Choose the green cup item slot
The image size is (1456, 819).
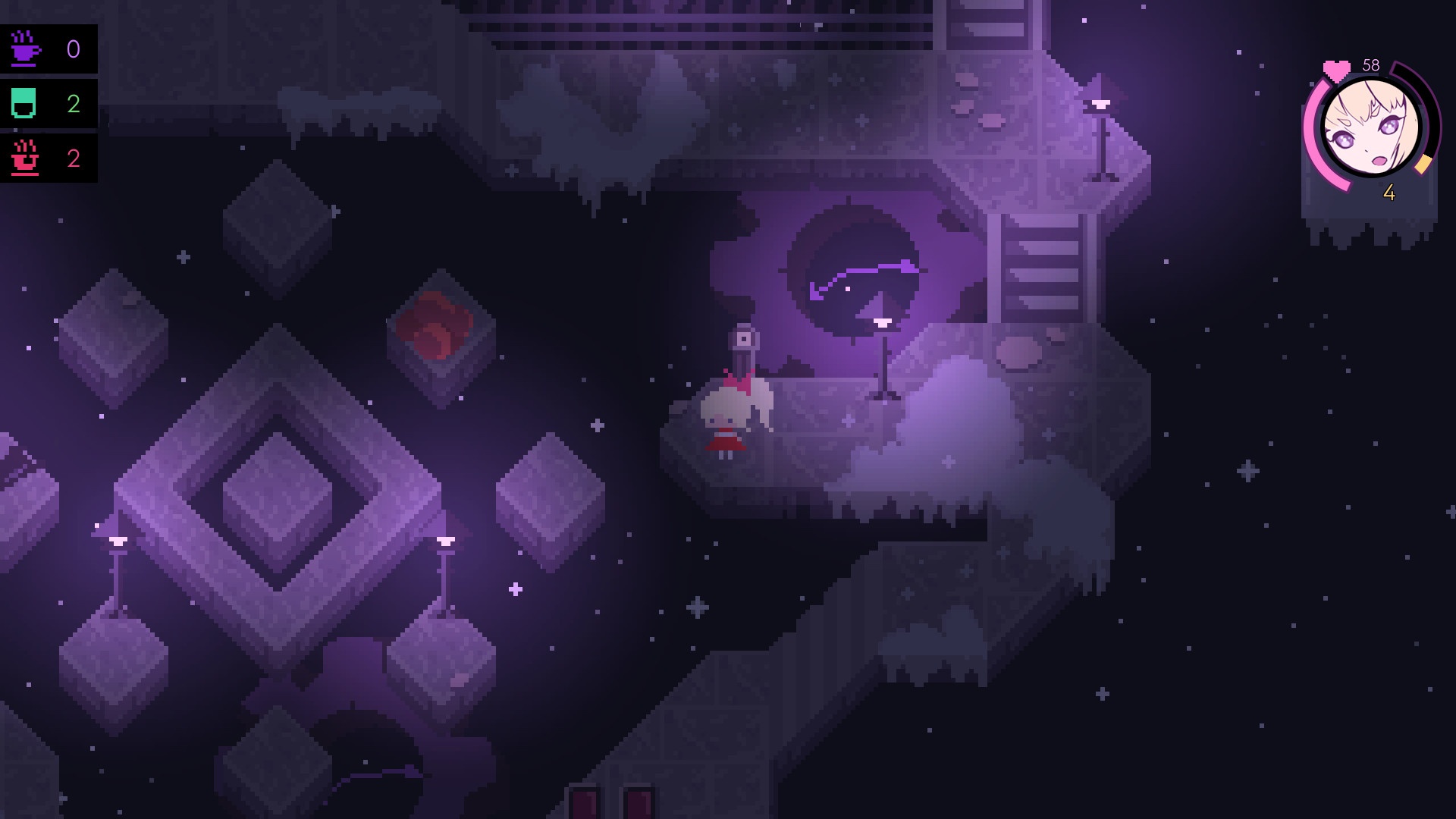25,104
